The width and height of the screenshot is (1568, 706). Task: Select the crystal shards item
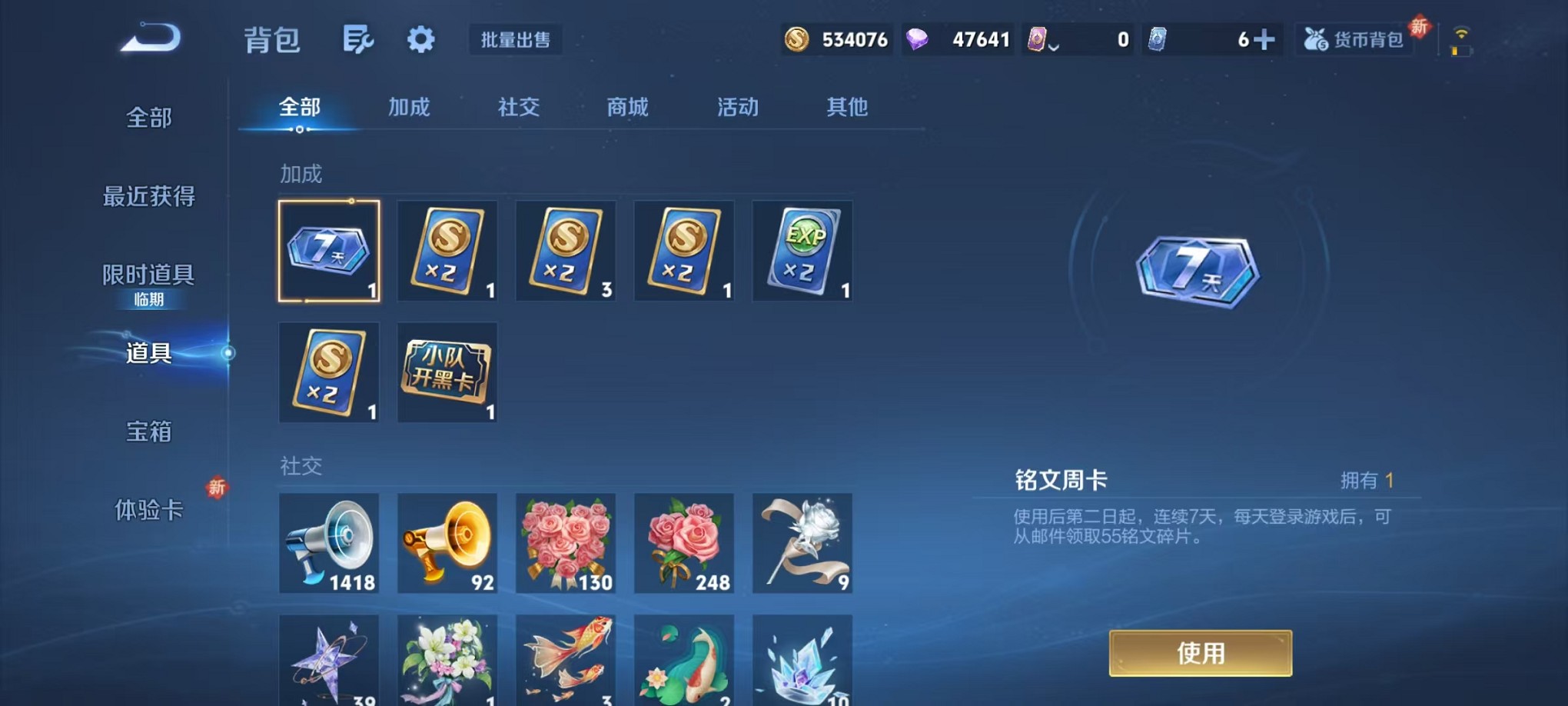point(802,660)
